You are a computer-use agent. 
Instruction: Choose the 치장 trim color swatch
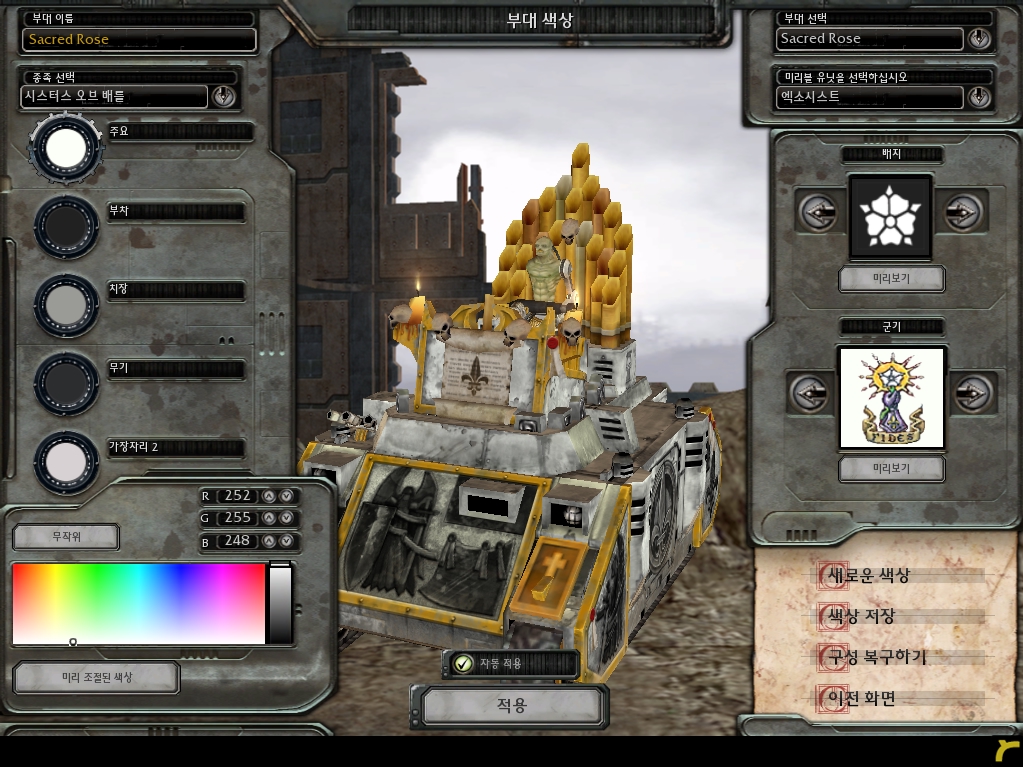point(66,304)
